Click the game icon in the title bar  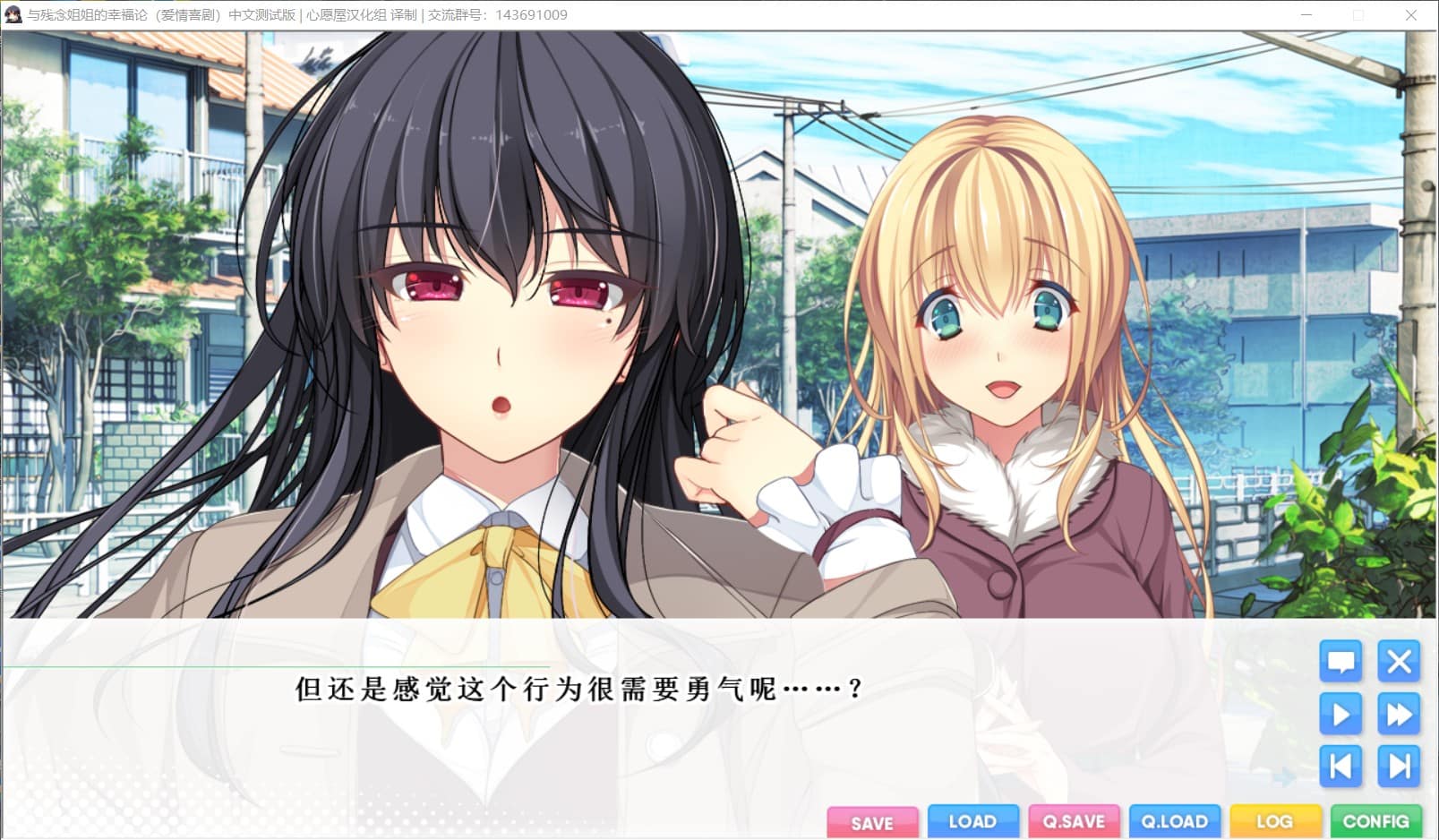(13, 14)
